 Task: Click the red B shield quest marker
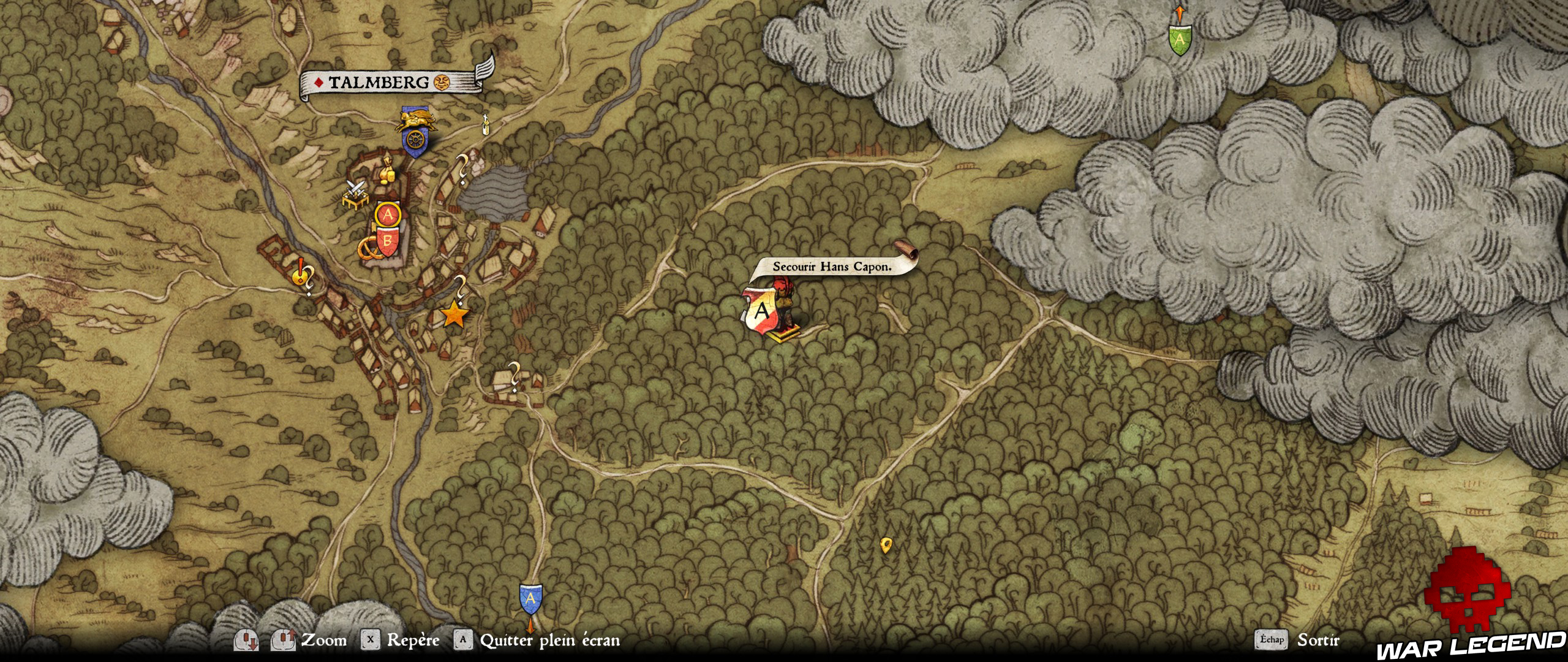[387, 242]
